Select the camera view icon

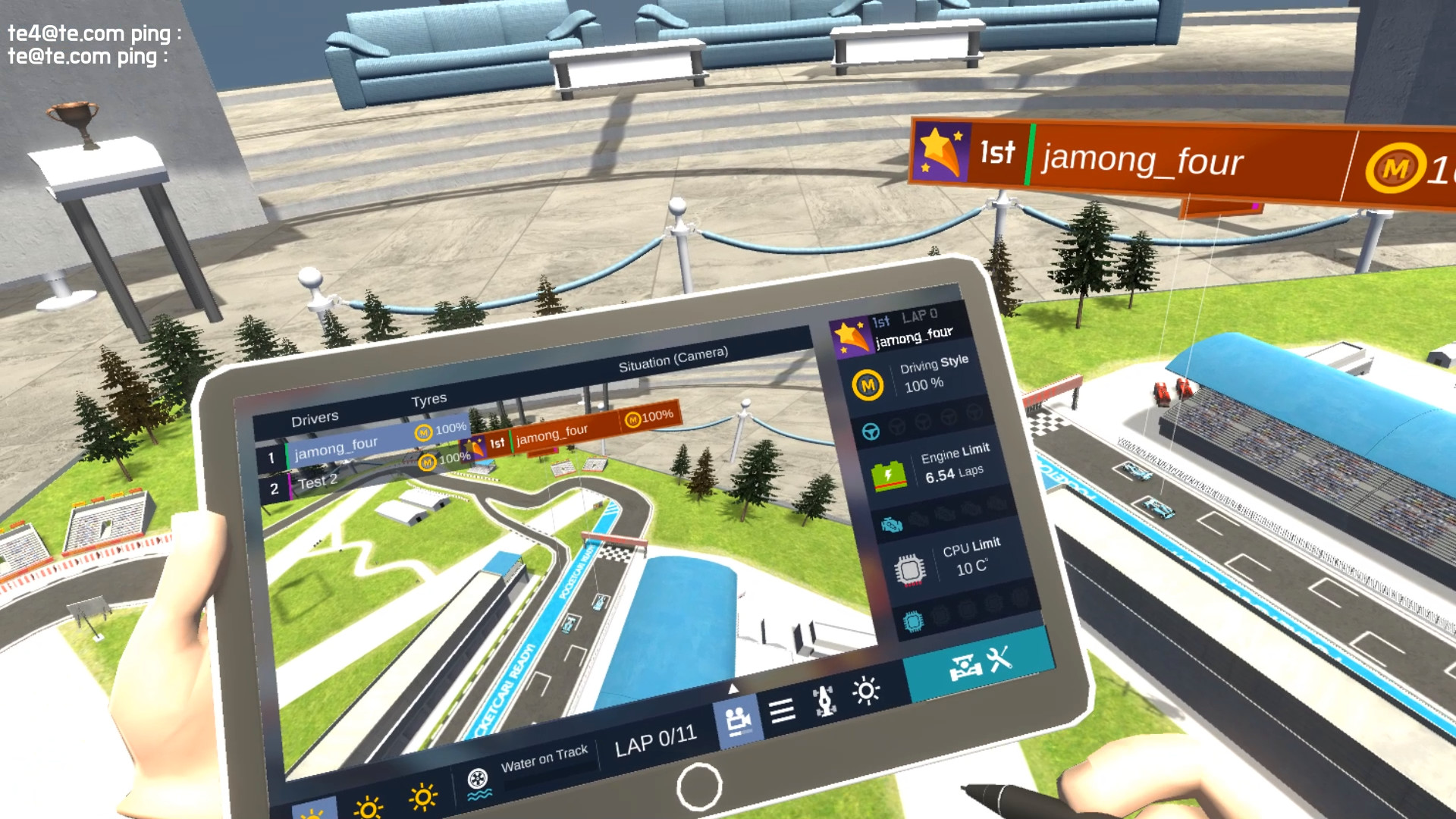(738, 720)
